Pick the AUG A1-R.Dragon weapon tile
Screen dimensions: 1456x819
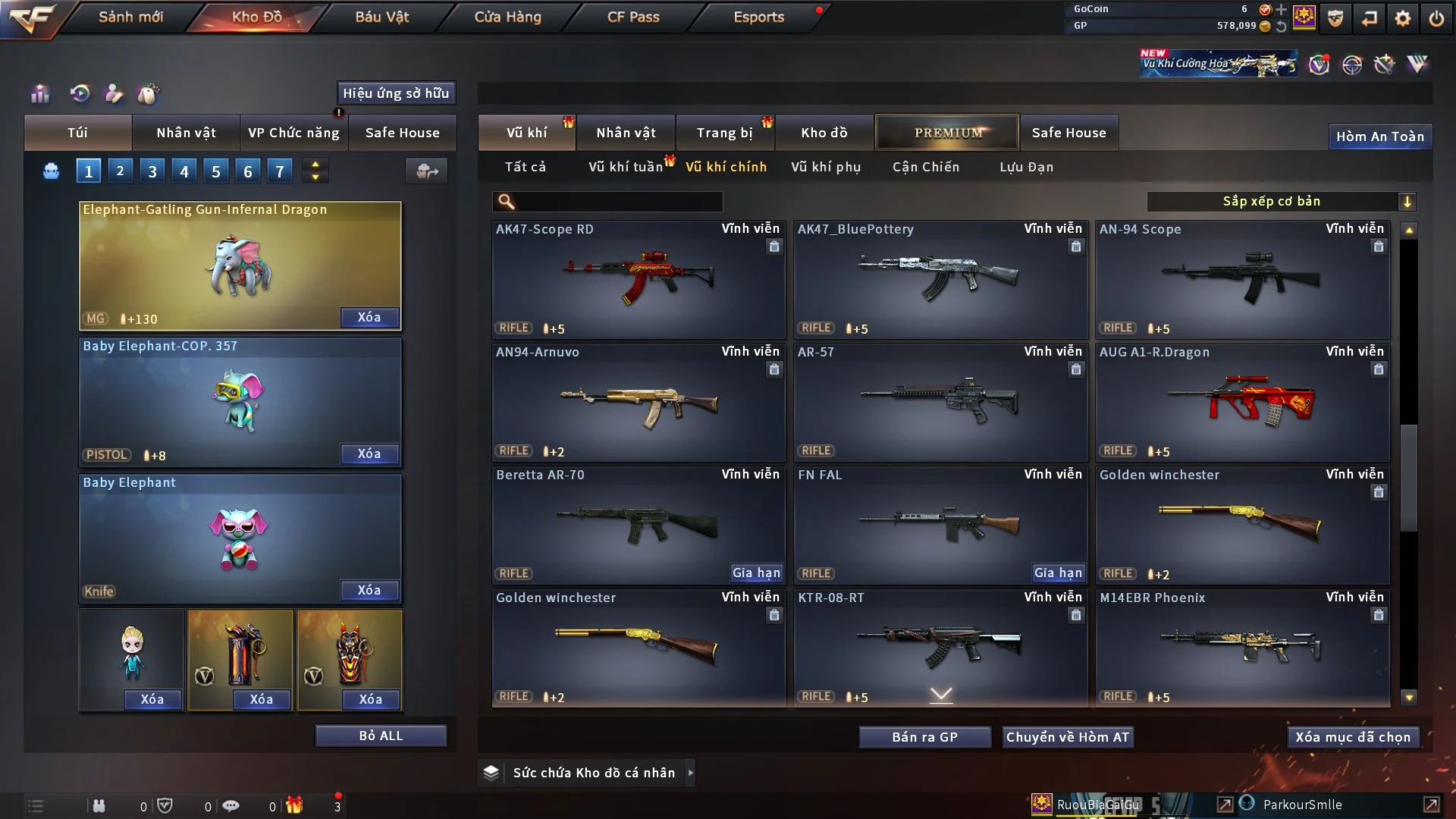(x=1242, y=402)
